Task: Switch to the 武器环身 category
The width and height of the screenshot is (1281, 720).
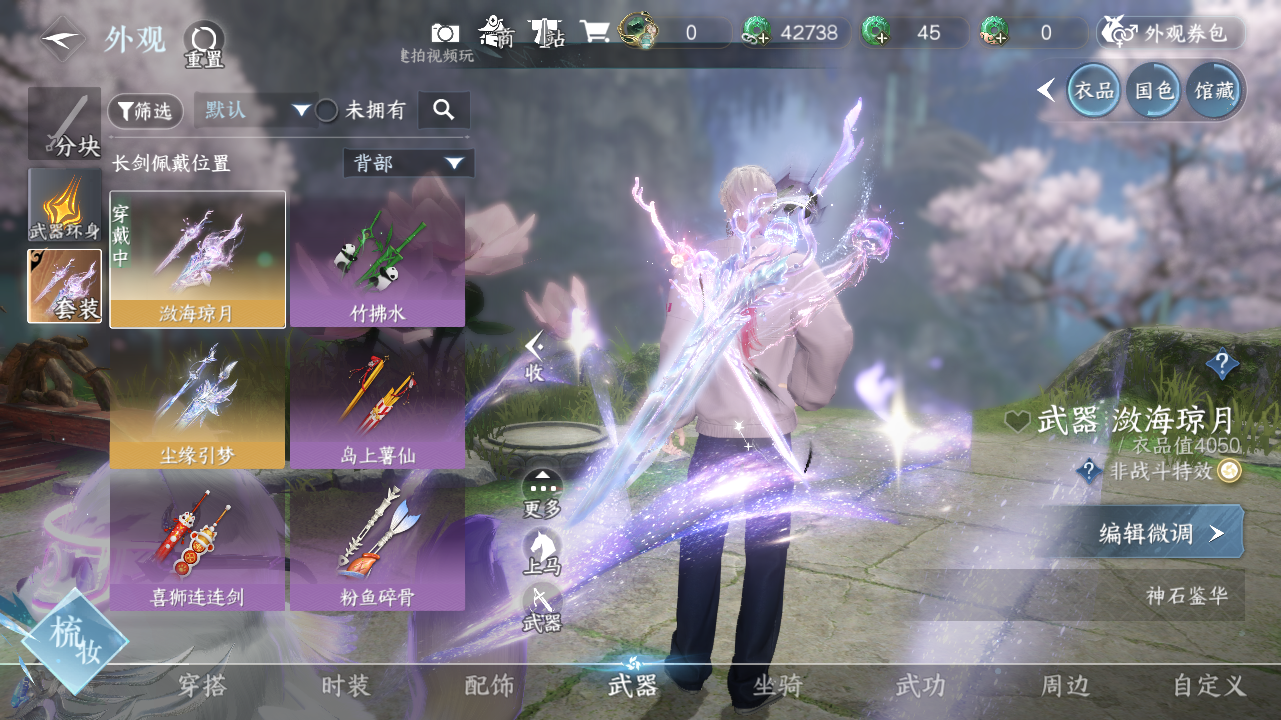Action: tap(64, 205)
